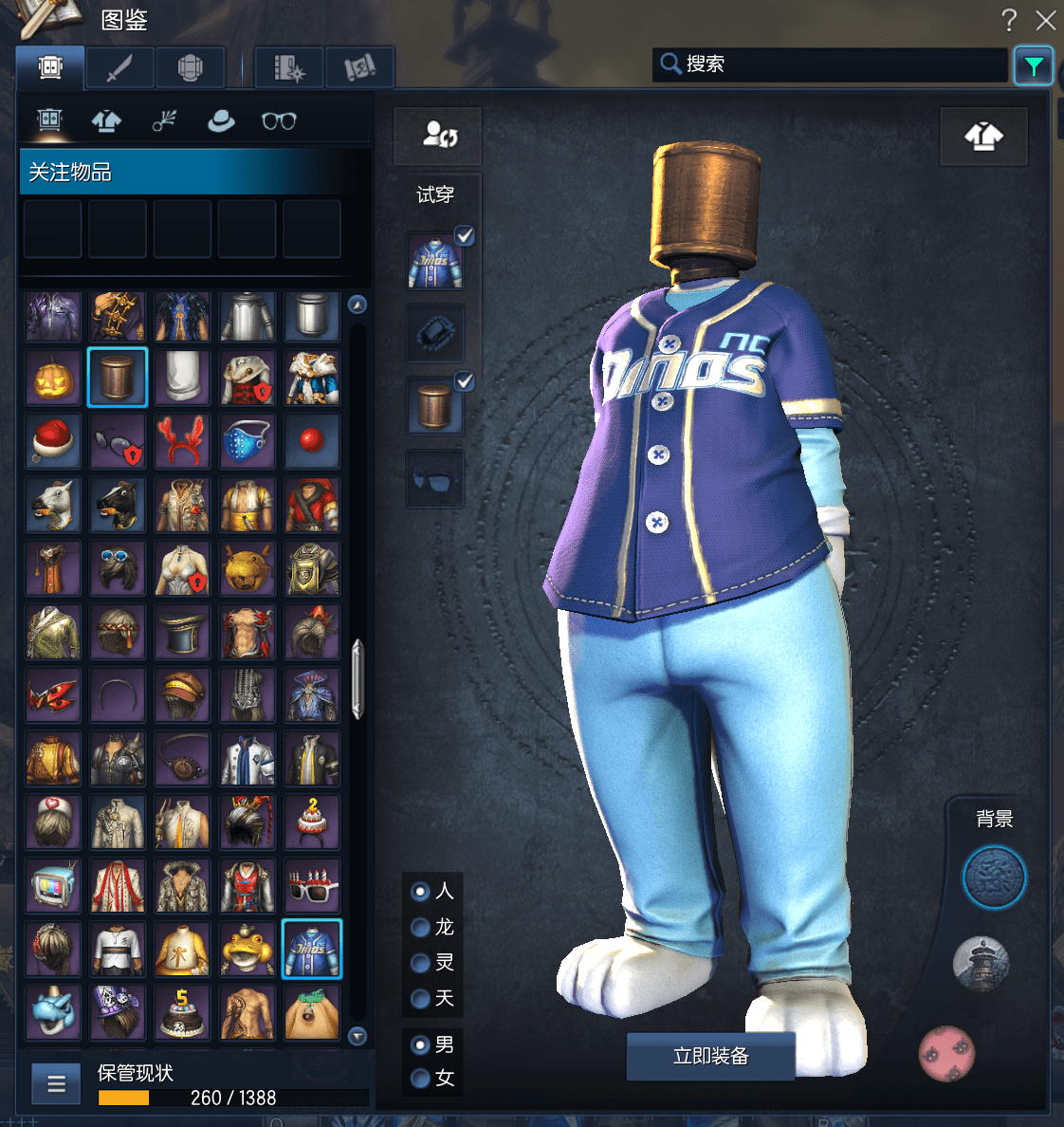Click the 搜索 search field
This screenshot has height=1127, width=1064.
pyautogui.click(x=830, y=65)
